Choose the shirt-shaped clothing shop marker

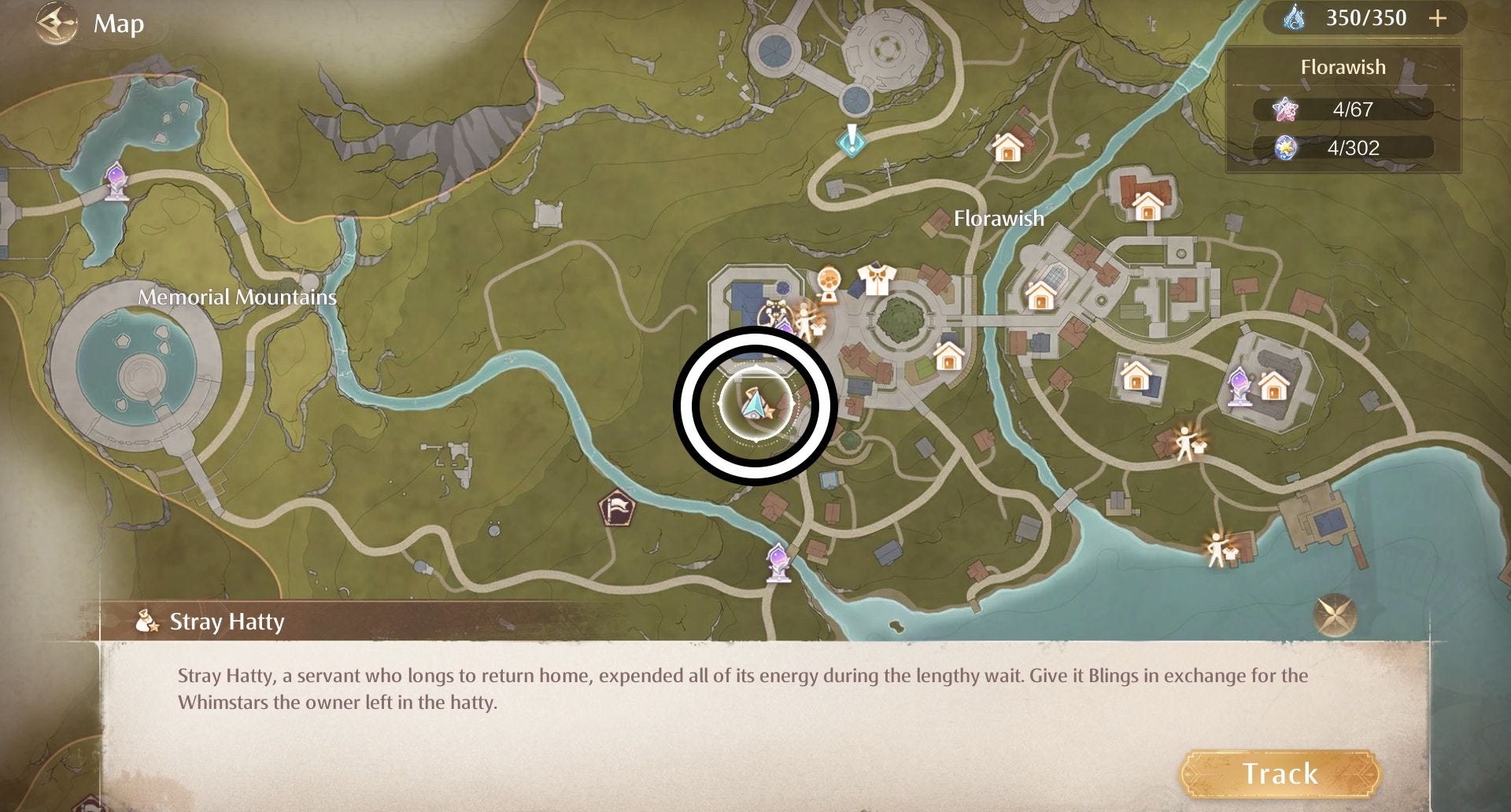pos(877,279)
